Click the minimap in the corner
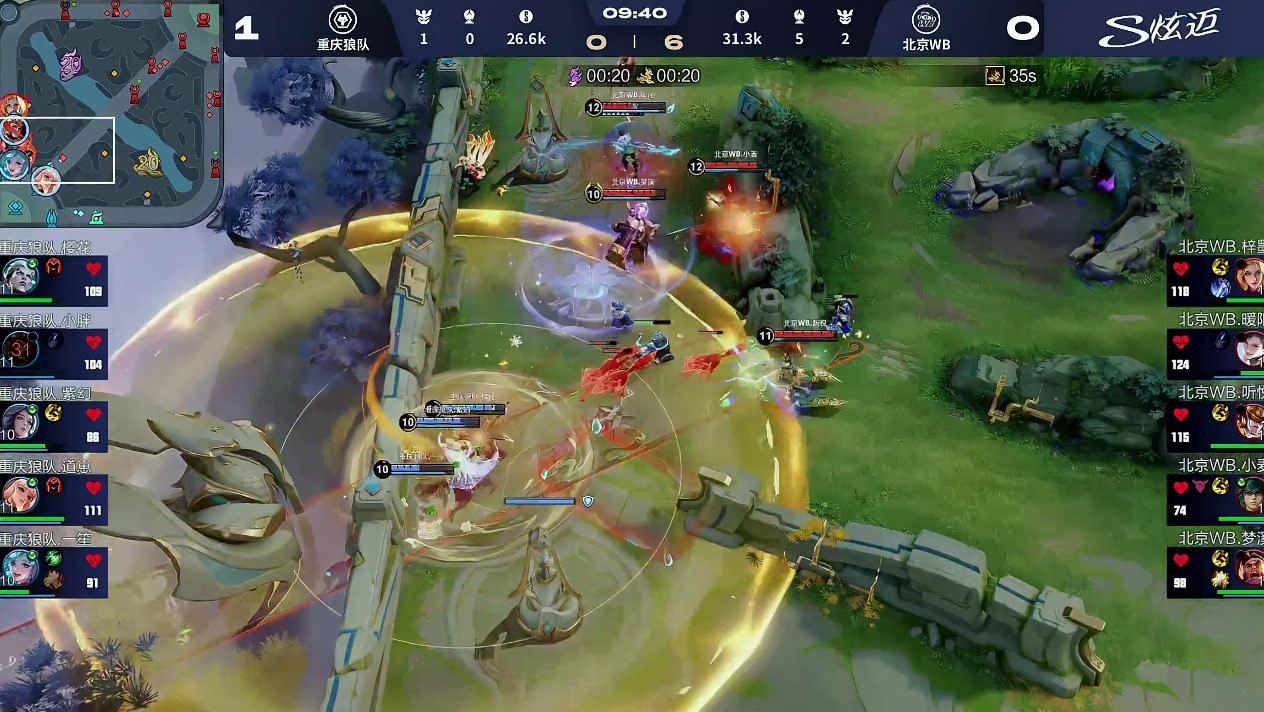Image resolution: width=1264 pixels, height=712 pixels. (110, 115)
